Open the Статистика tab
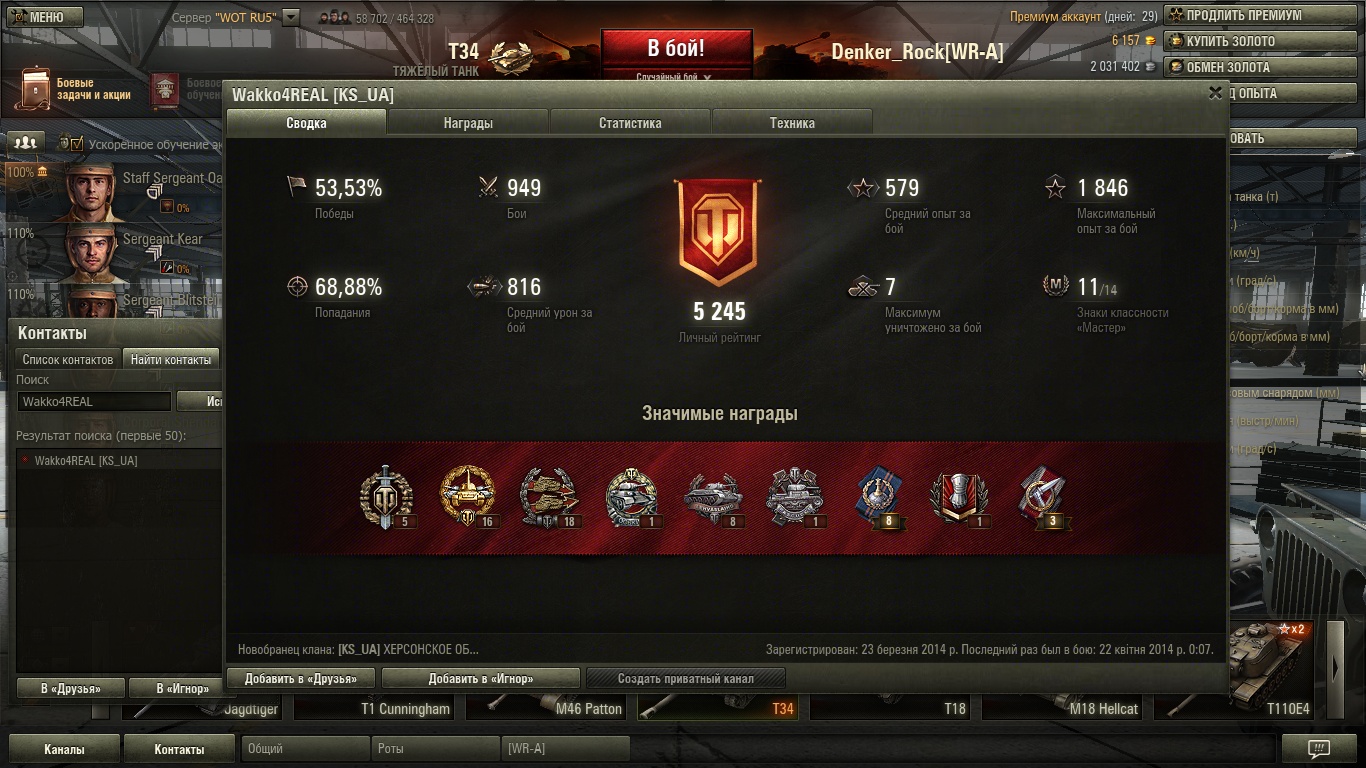This screenshot has width=1366, height=768. click(x=630, y=123)
